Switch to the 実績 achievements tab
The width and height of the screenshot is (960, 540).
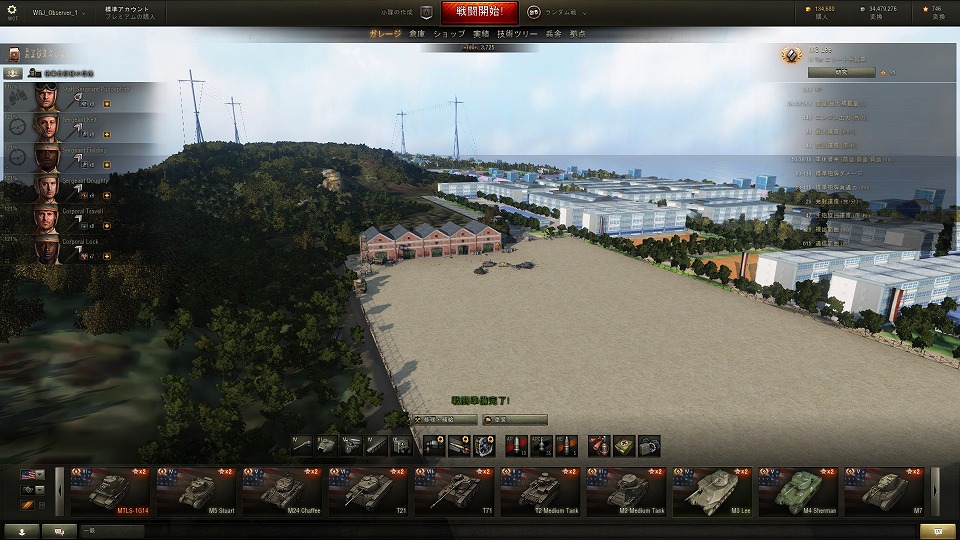(481, 34)
